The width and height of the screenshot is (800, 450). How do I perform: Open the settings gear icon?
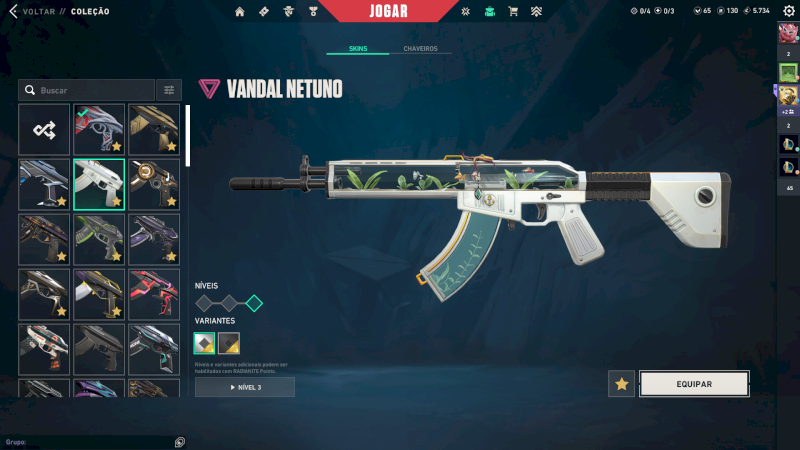point(788,11)
